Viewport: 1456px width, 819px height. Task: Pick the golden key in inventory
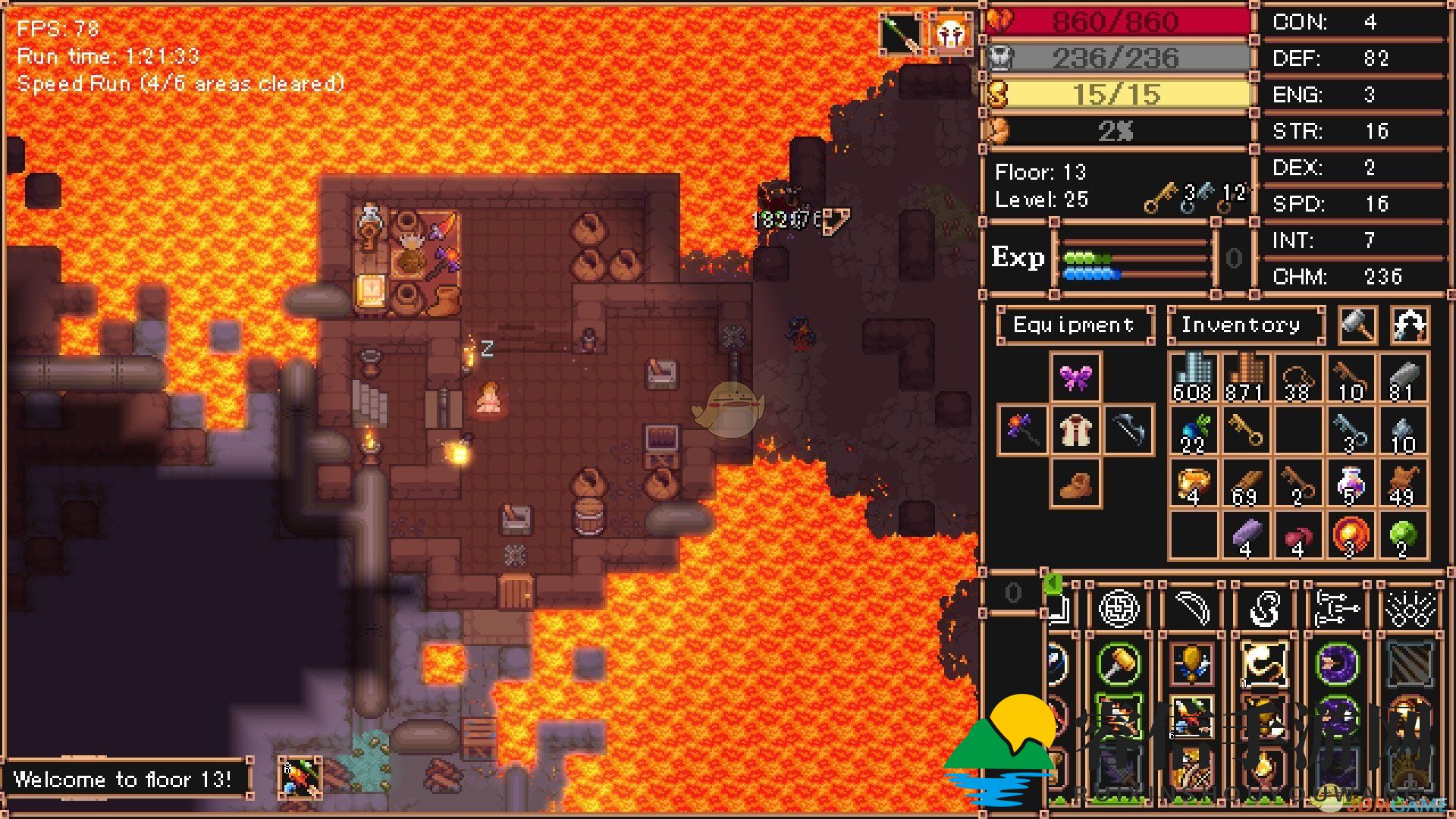pyautogui.click(x=1246, y=430)
